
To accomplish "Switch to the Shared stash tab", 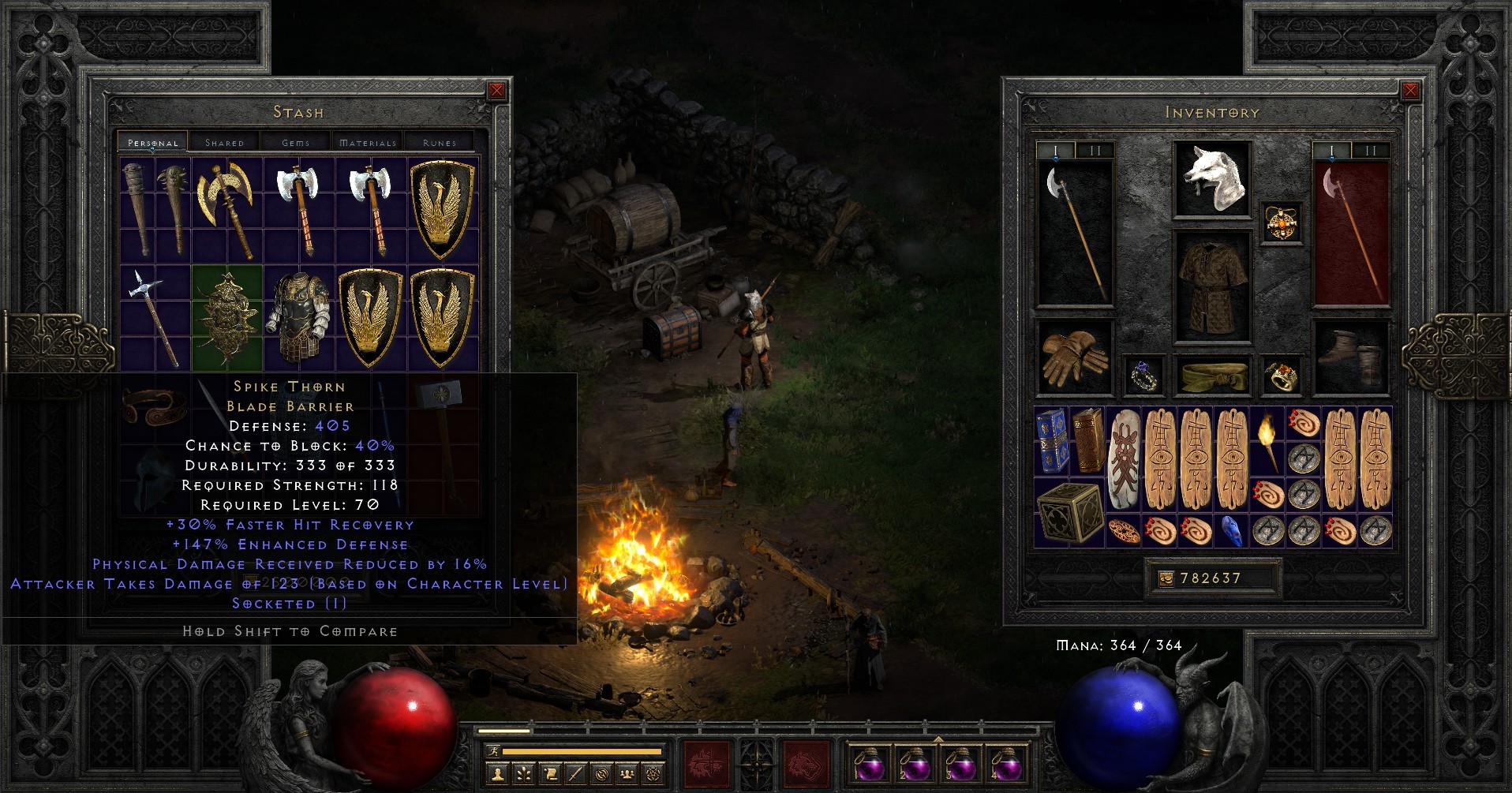I will click(225, 142).
